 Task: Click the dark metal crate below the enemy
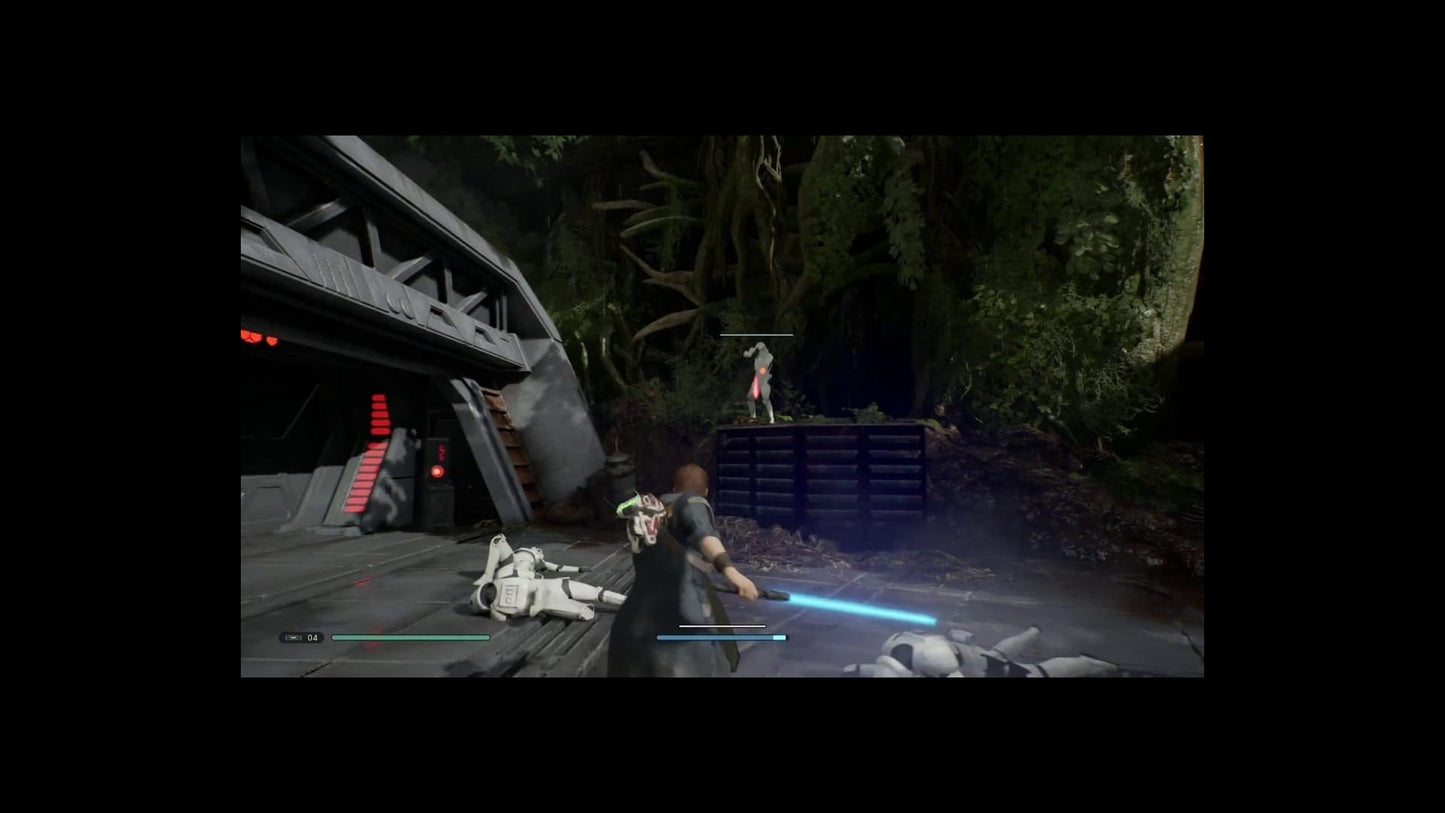coord(820,470)
